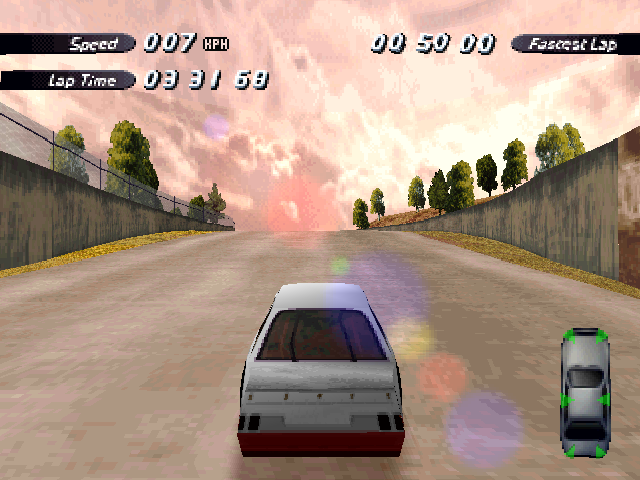The image size is (640, 480).
Task: Click the car damage indicator icon
Action: click(x=585, y=393)
